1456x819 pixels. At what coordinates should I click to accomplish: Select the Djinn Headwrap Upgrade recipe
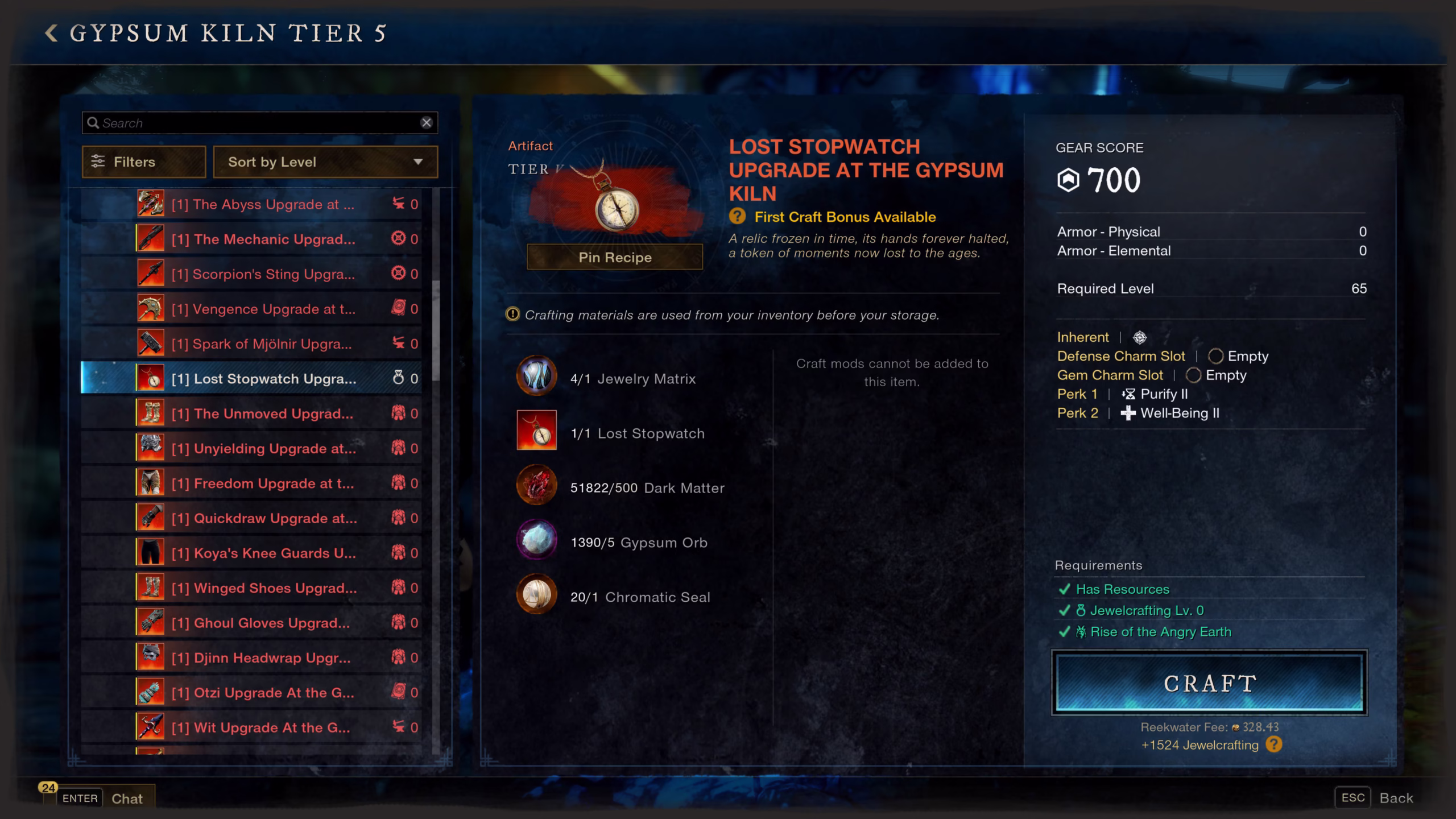(x=263, y=657)
